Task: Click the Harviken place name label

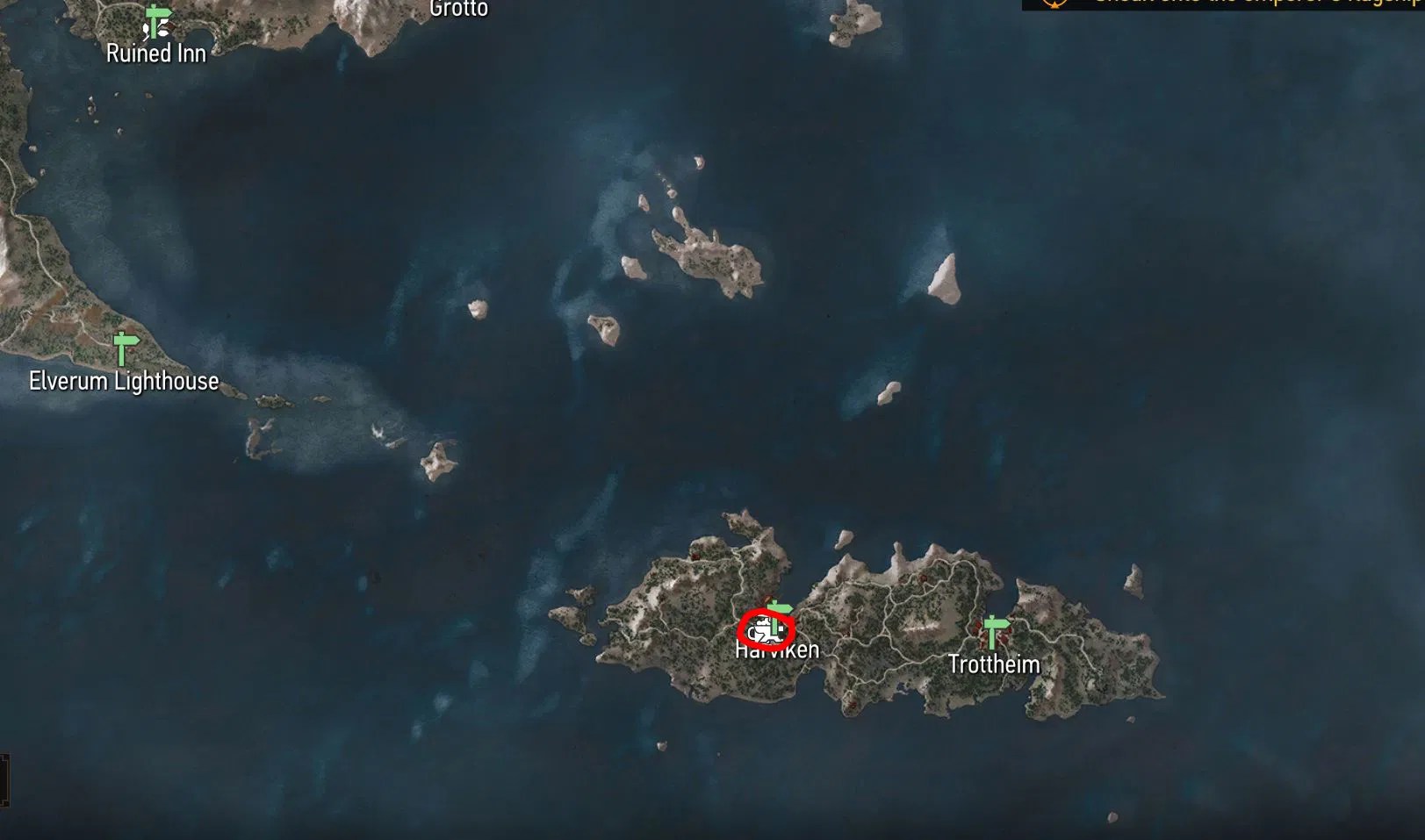Action: [776, 650]
